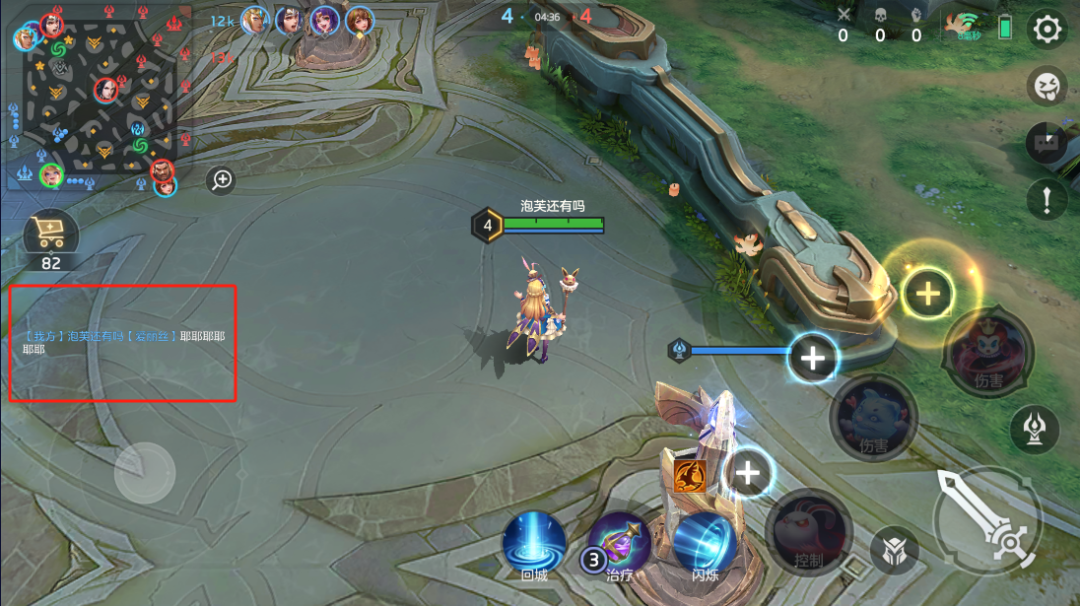Viewport: 1080px width, 606px height.
Task: Open the settings gear menu
Action: tap(1047, 29)
